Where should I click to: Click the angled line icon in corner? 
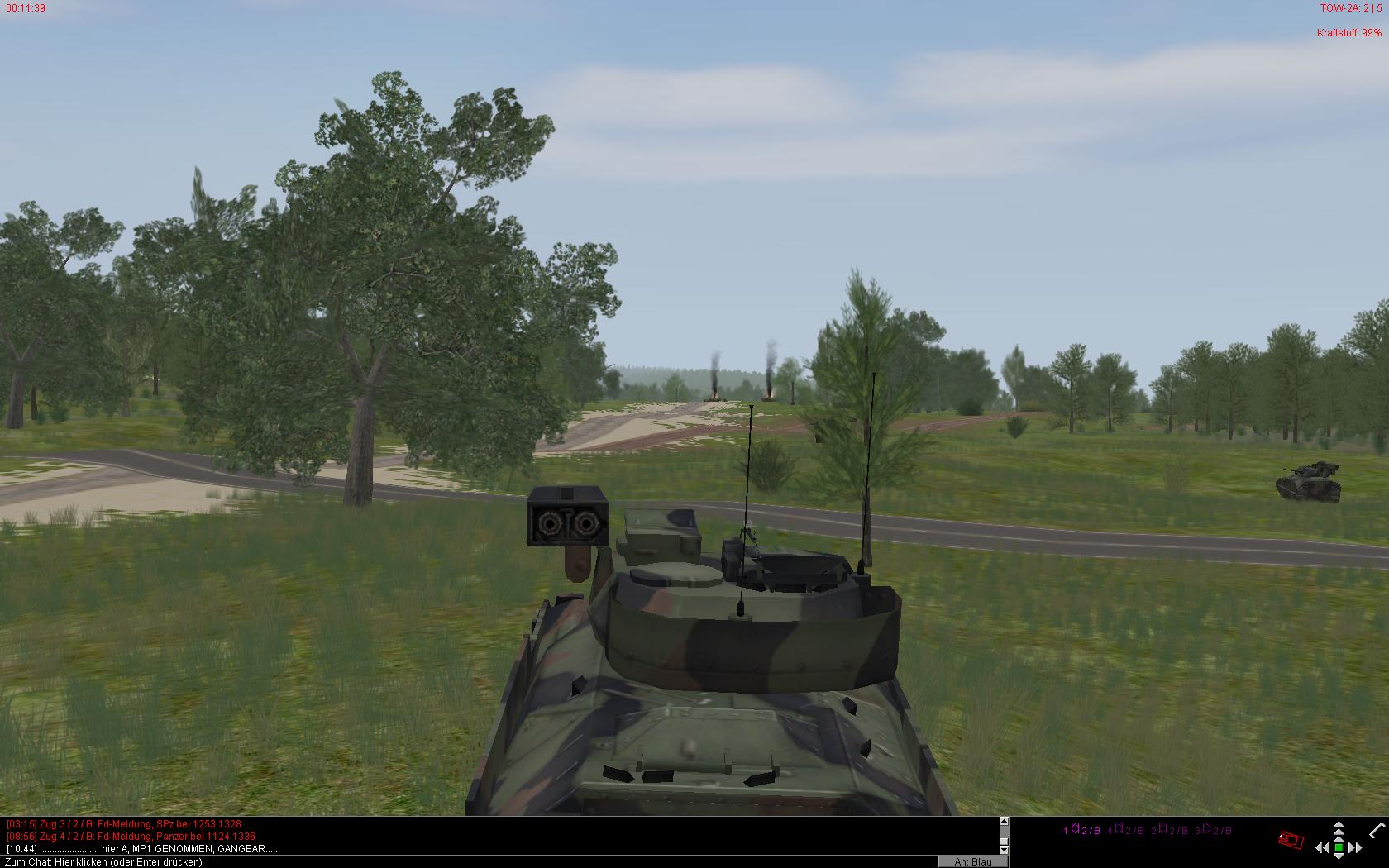(1377, 829)
